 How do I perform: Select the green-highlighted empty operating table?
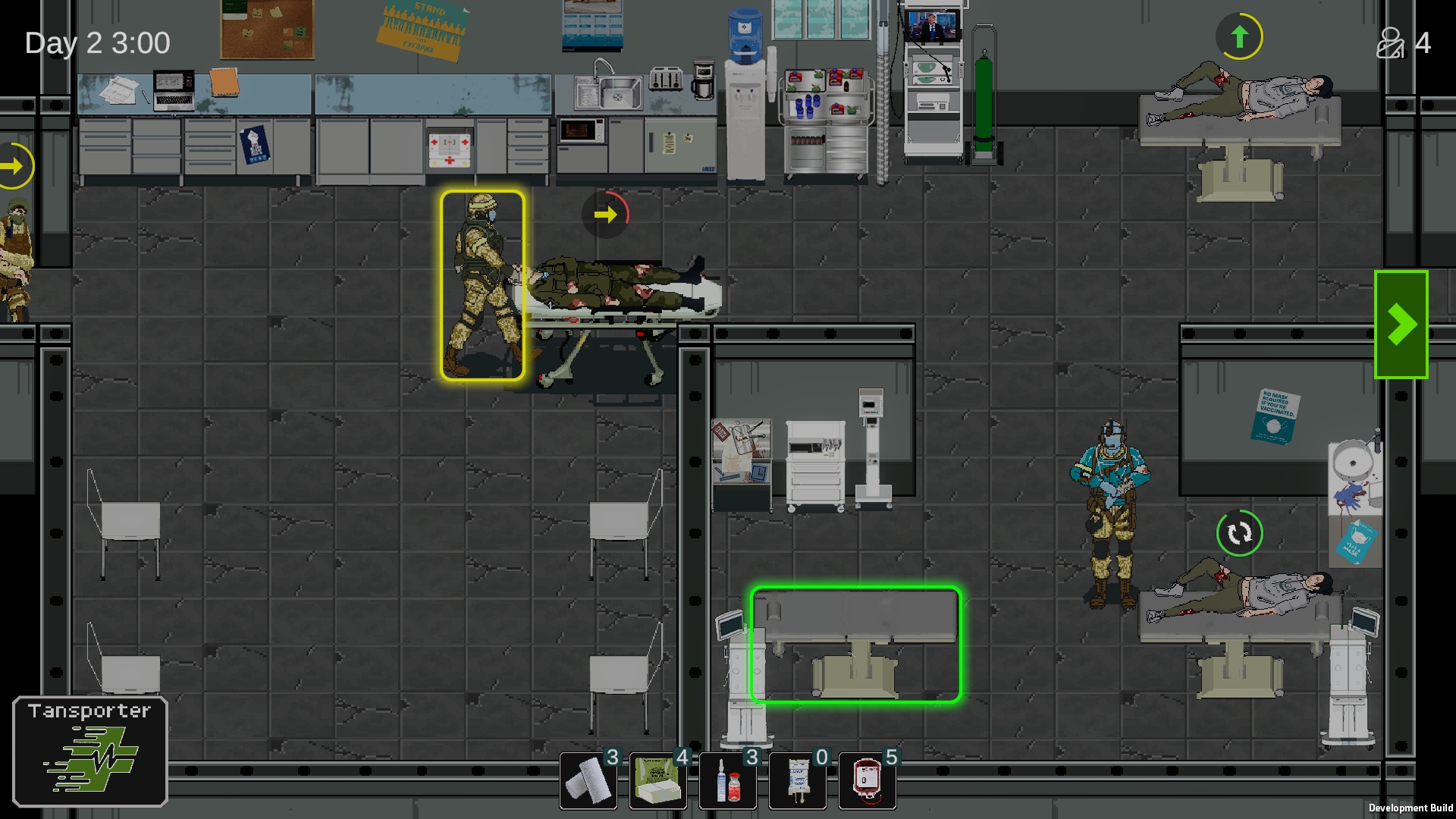(x=855, y=645)
